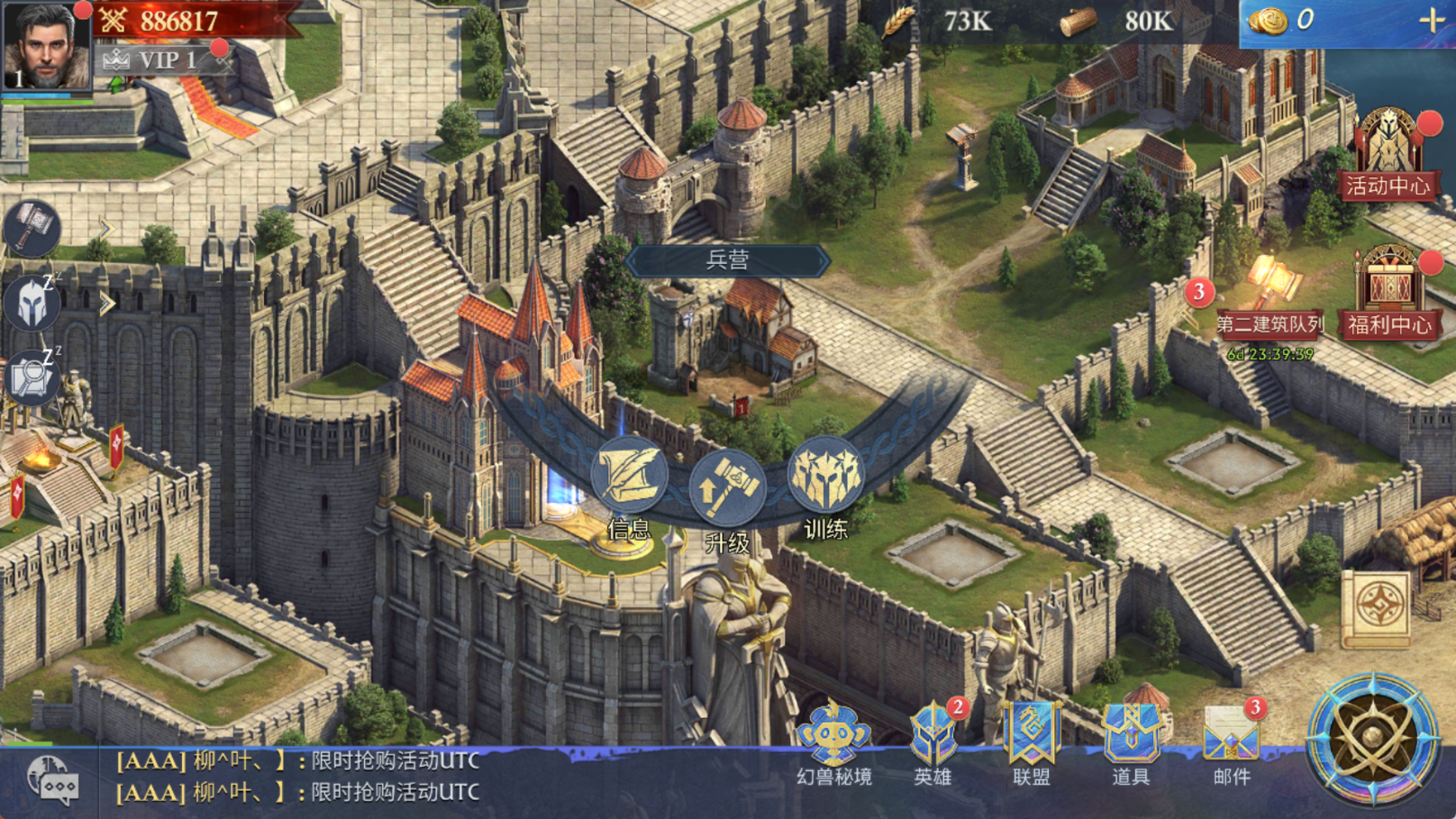The width and height of the screenshot is (1456, 819).
Task: Open the 联盟 alliance menu
Action: (x=1032, y=741)
